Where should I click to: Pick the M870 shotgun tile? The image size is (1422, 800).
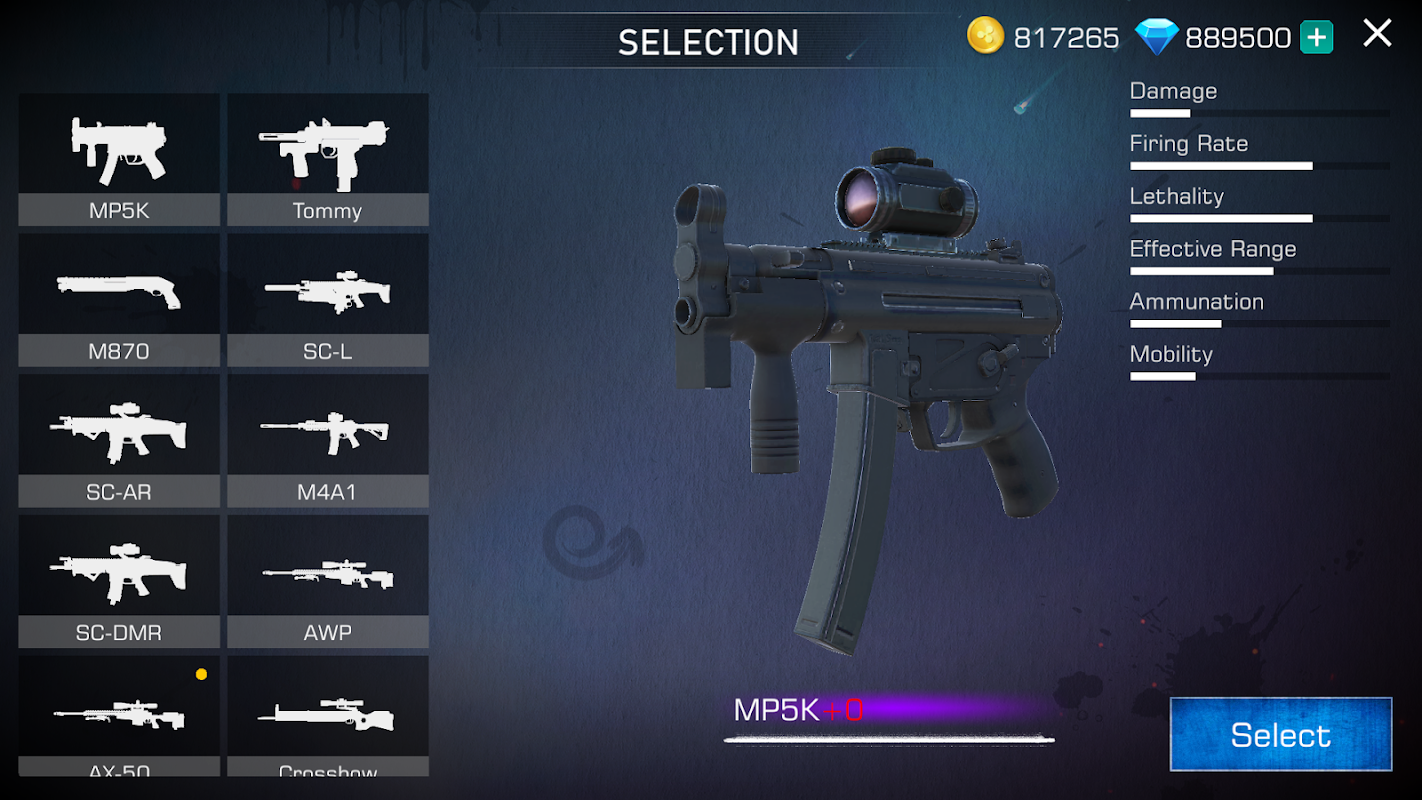[x=119, y=300]
